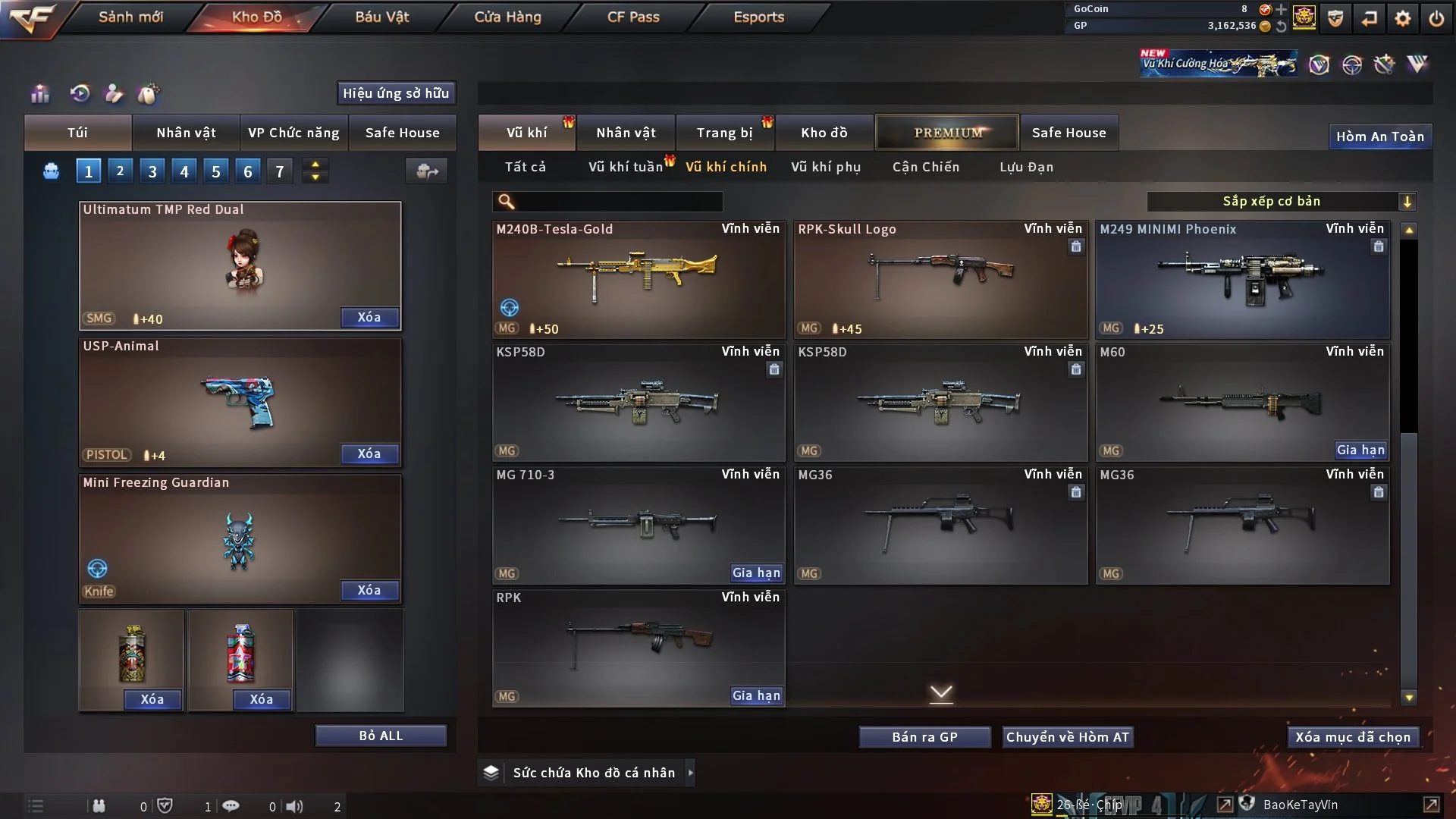Open the settings gear icon

1403,17
